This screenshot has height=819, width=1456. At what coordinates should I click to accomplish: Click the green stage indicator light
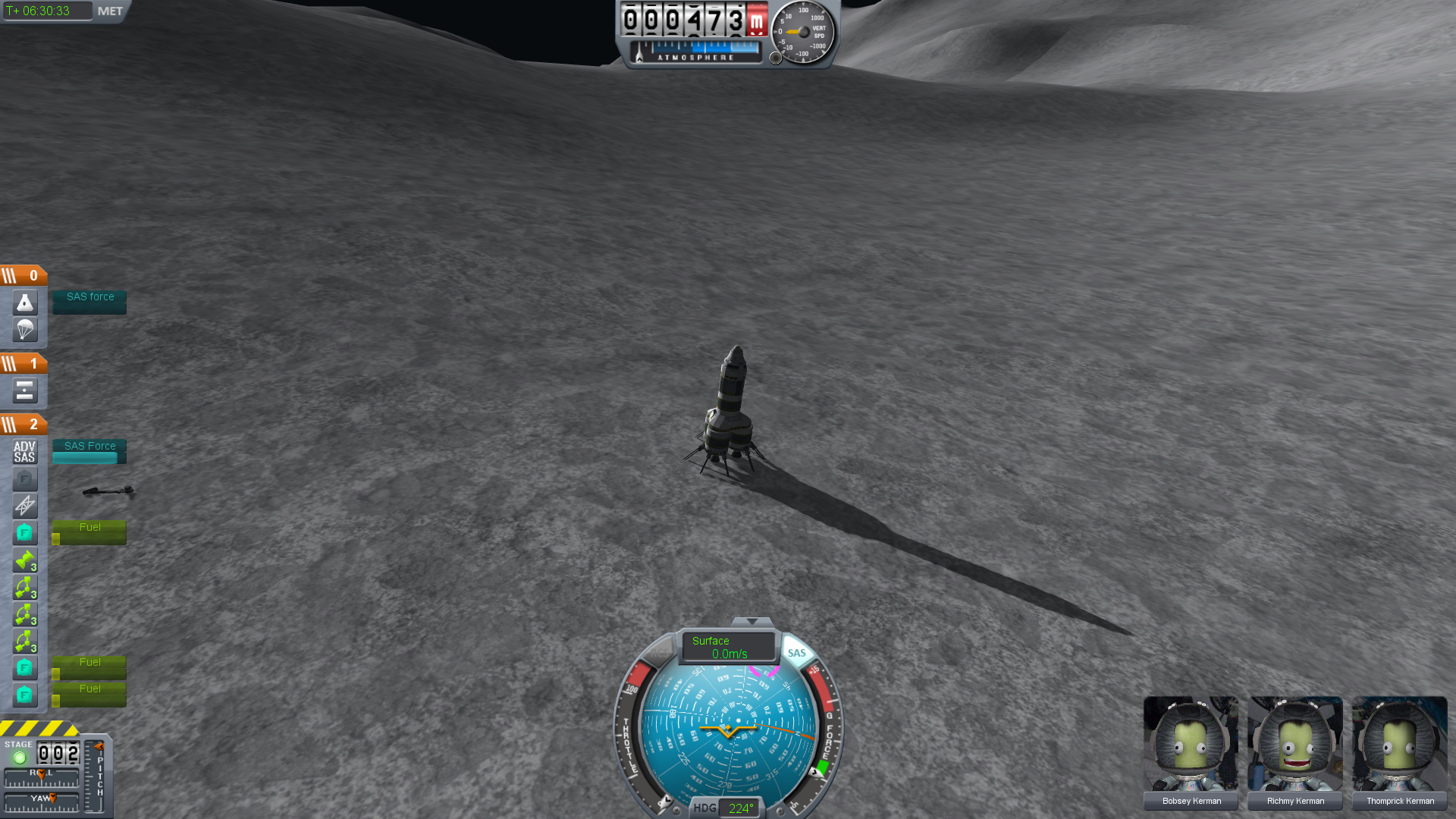tap(20, 757)
